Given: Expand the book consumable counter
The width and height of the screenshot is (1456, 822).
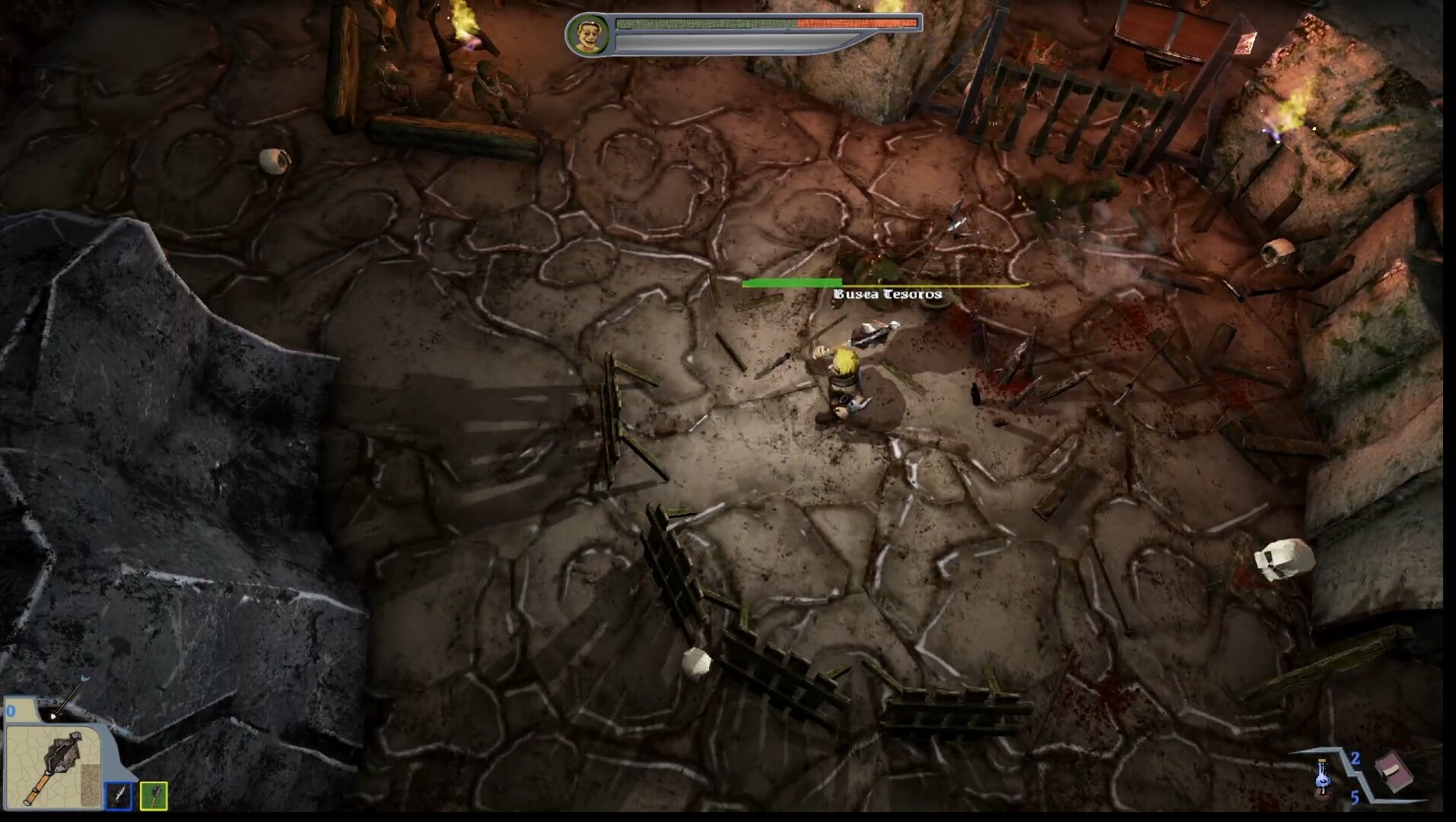Looking at the screenshot, I should tap(1356, 798).
